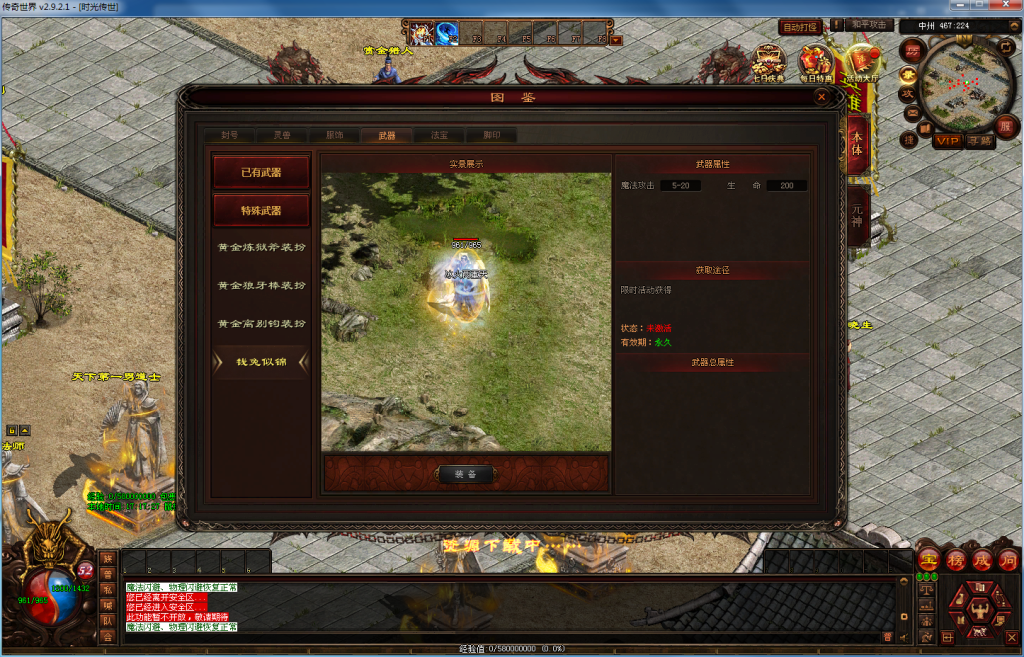Image resolution: width=1024 pixels, height=657 pixels.
Task: Toggle 自动打怪 auto-fight
Action: pyautogui.click(x=800, y=27)
